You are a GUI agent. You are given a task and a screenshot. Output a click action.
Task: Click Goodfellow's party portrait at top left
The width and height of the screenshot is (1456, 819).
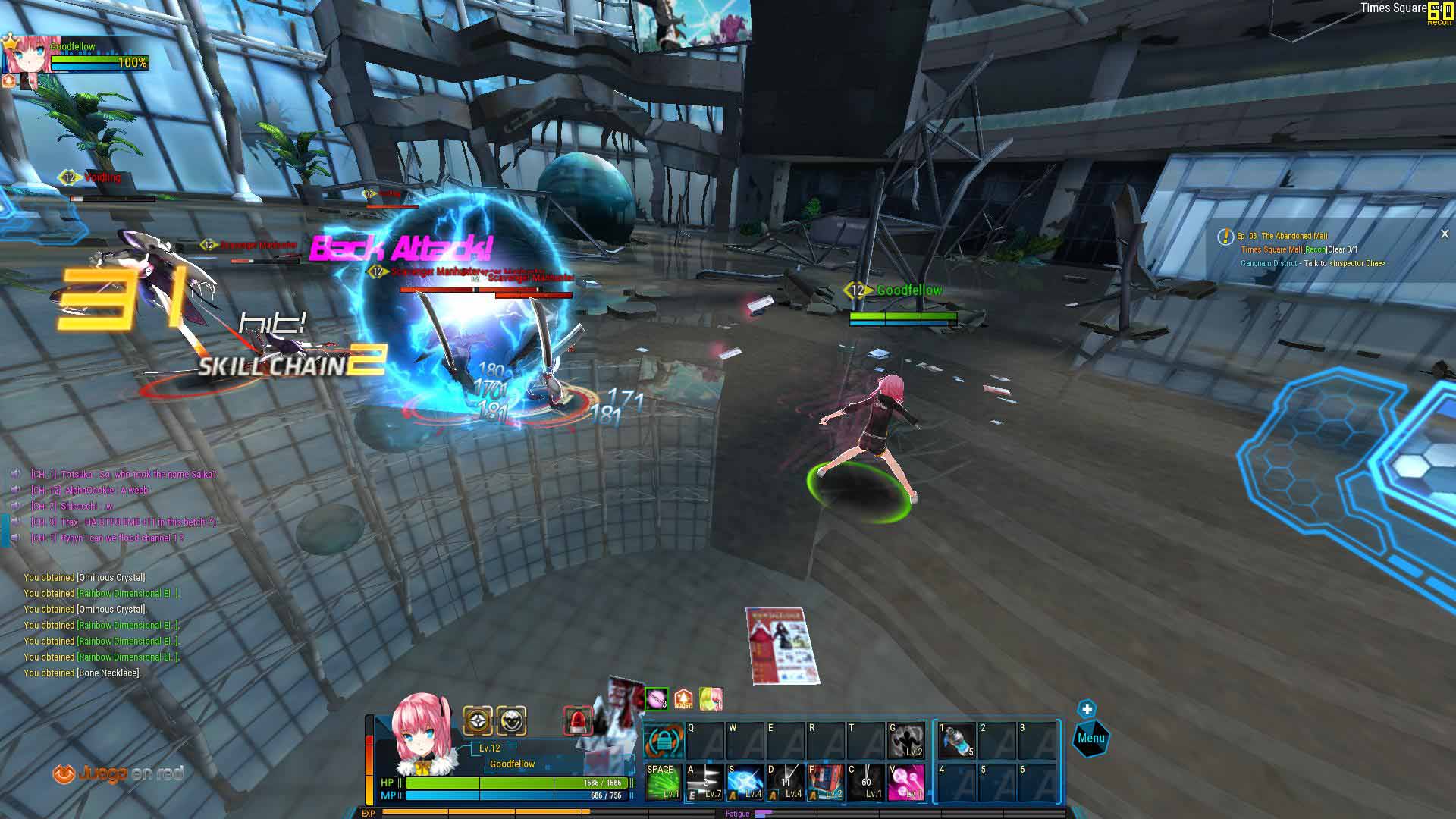point(30,55)
